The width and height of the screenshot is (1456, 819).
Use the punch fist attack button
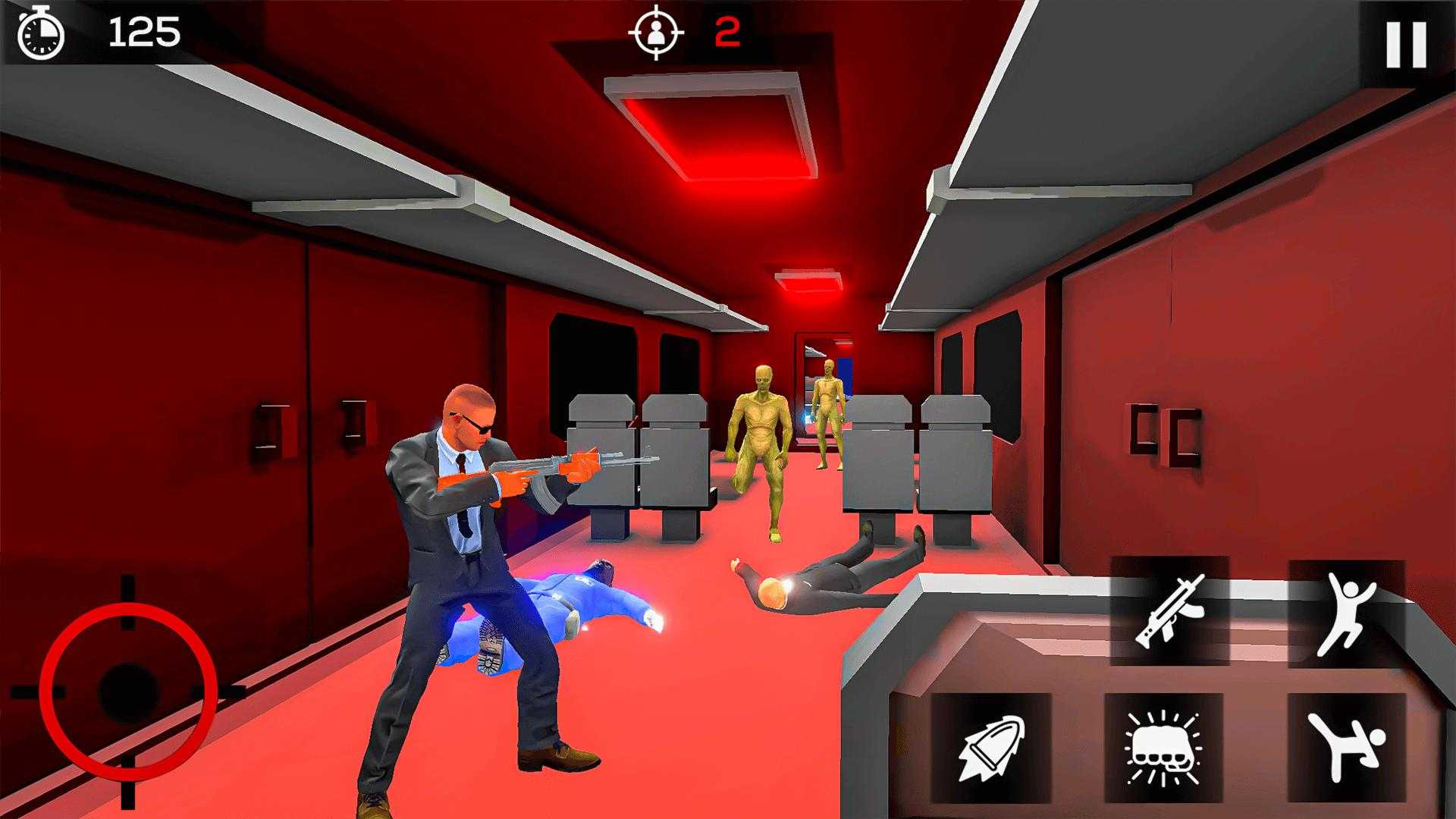[x=1164, y=748]
